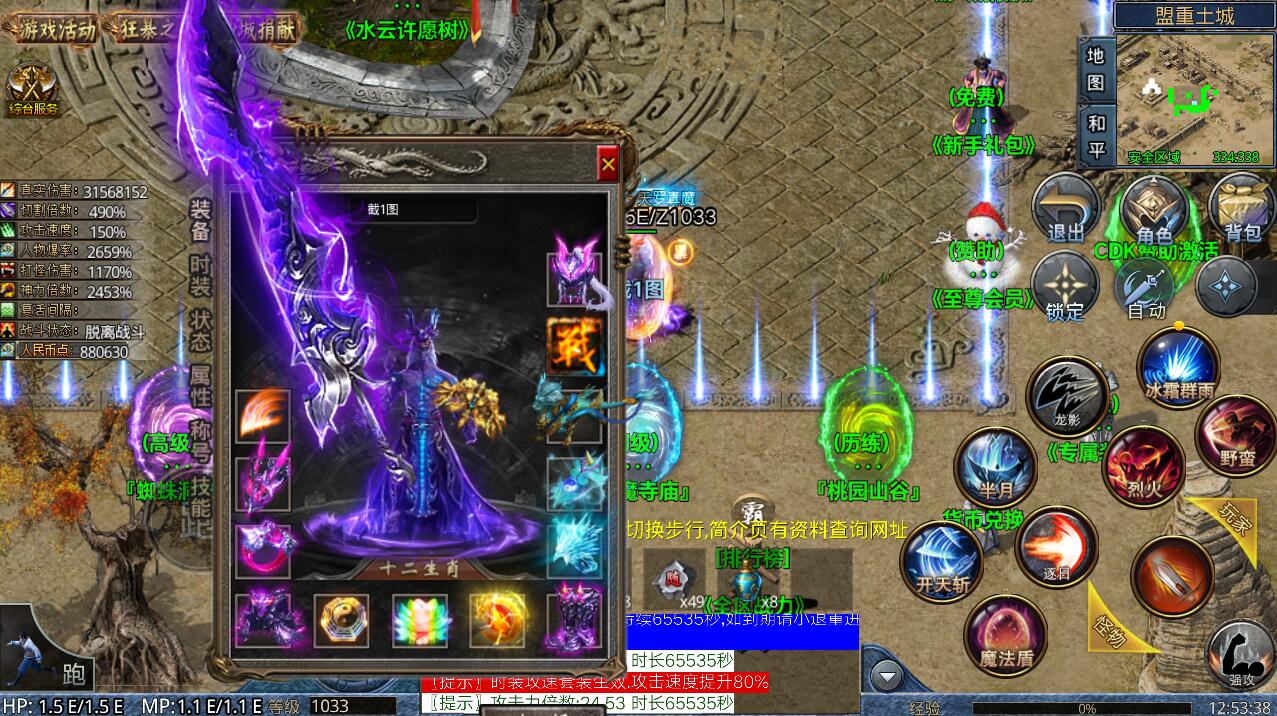Cast the 冰霜群雨 frost rain skill
The width and height of the screenshot is (1277, 716).
[x=1178, y=365]
